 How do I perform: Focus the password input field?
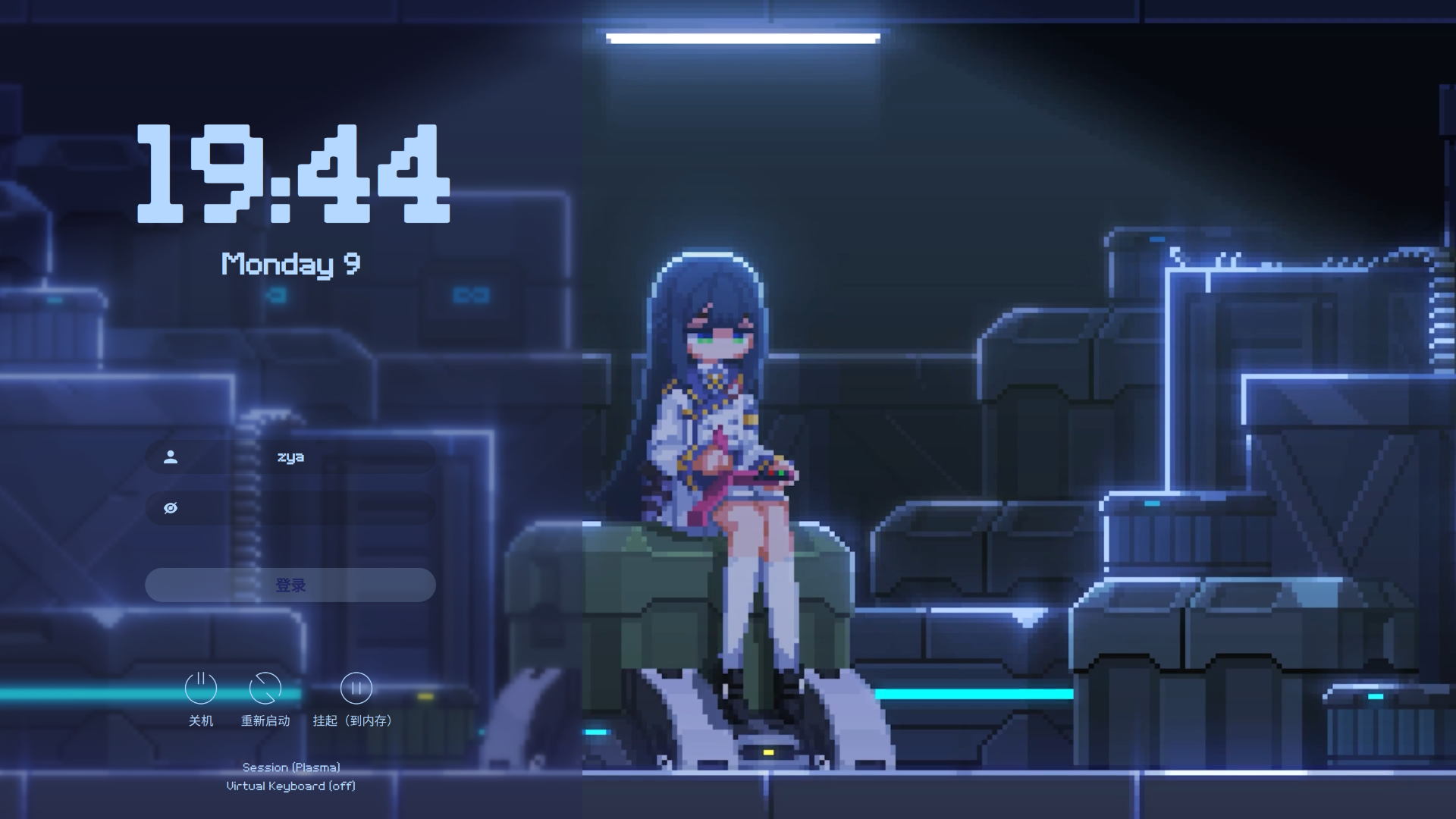pyautogui.click(x=303, y=508)
